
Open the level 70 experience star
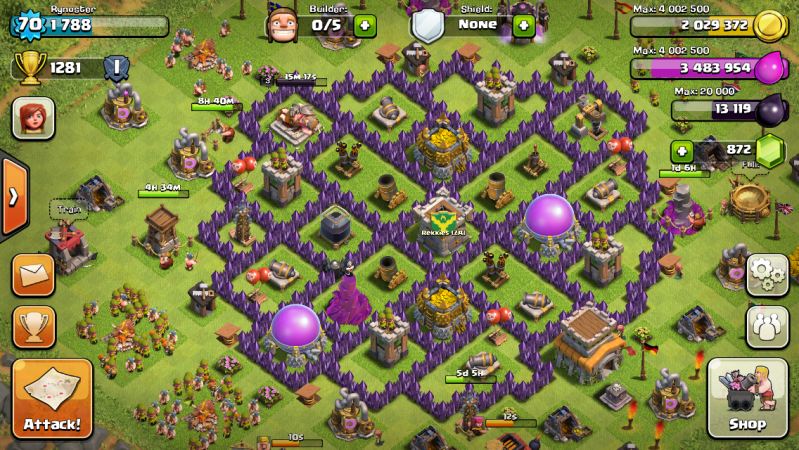click(27, 25)
